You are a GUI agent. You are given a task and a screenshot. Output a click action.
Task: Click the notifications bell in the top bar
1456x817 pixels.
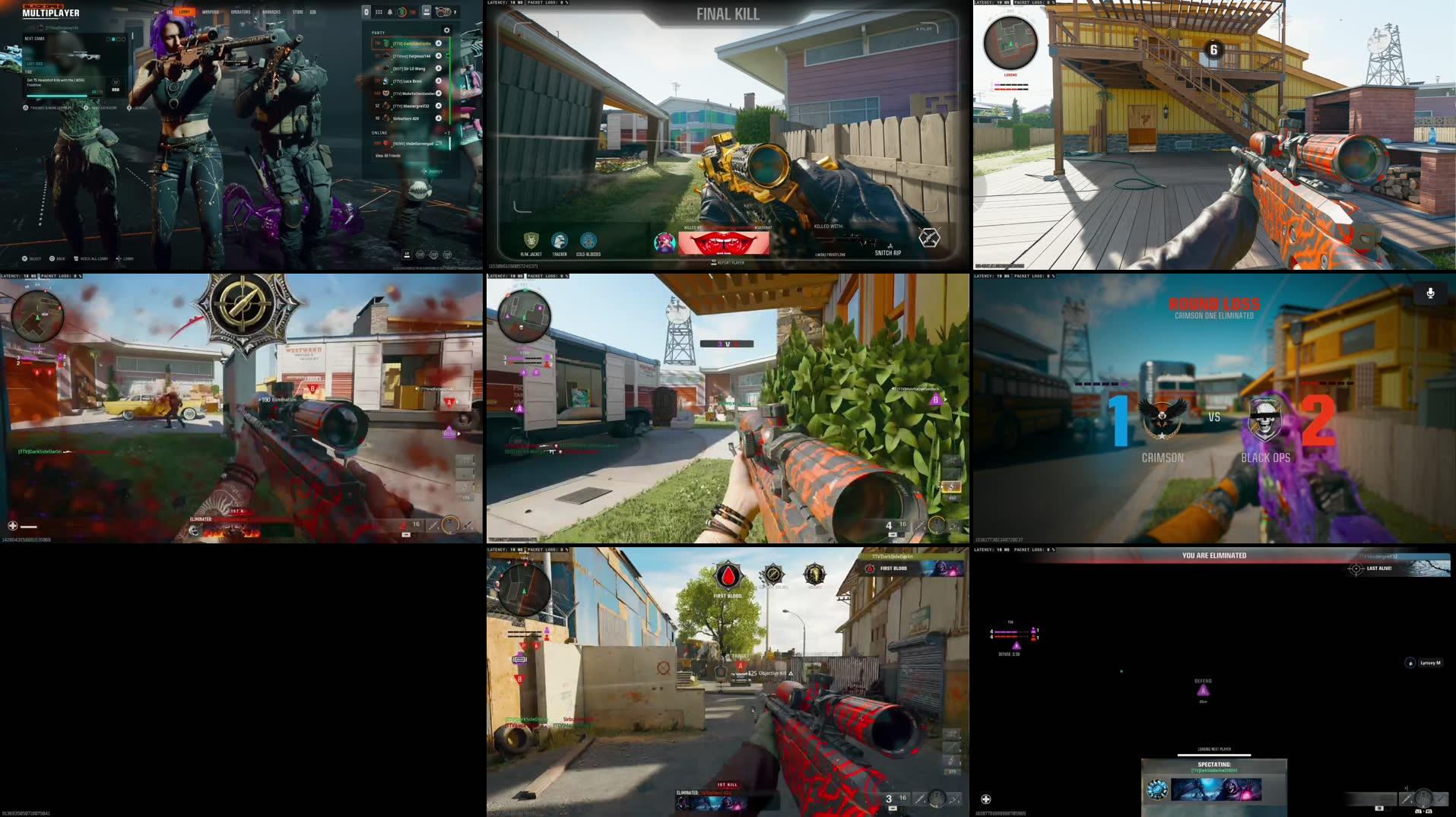[390, 11]
